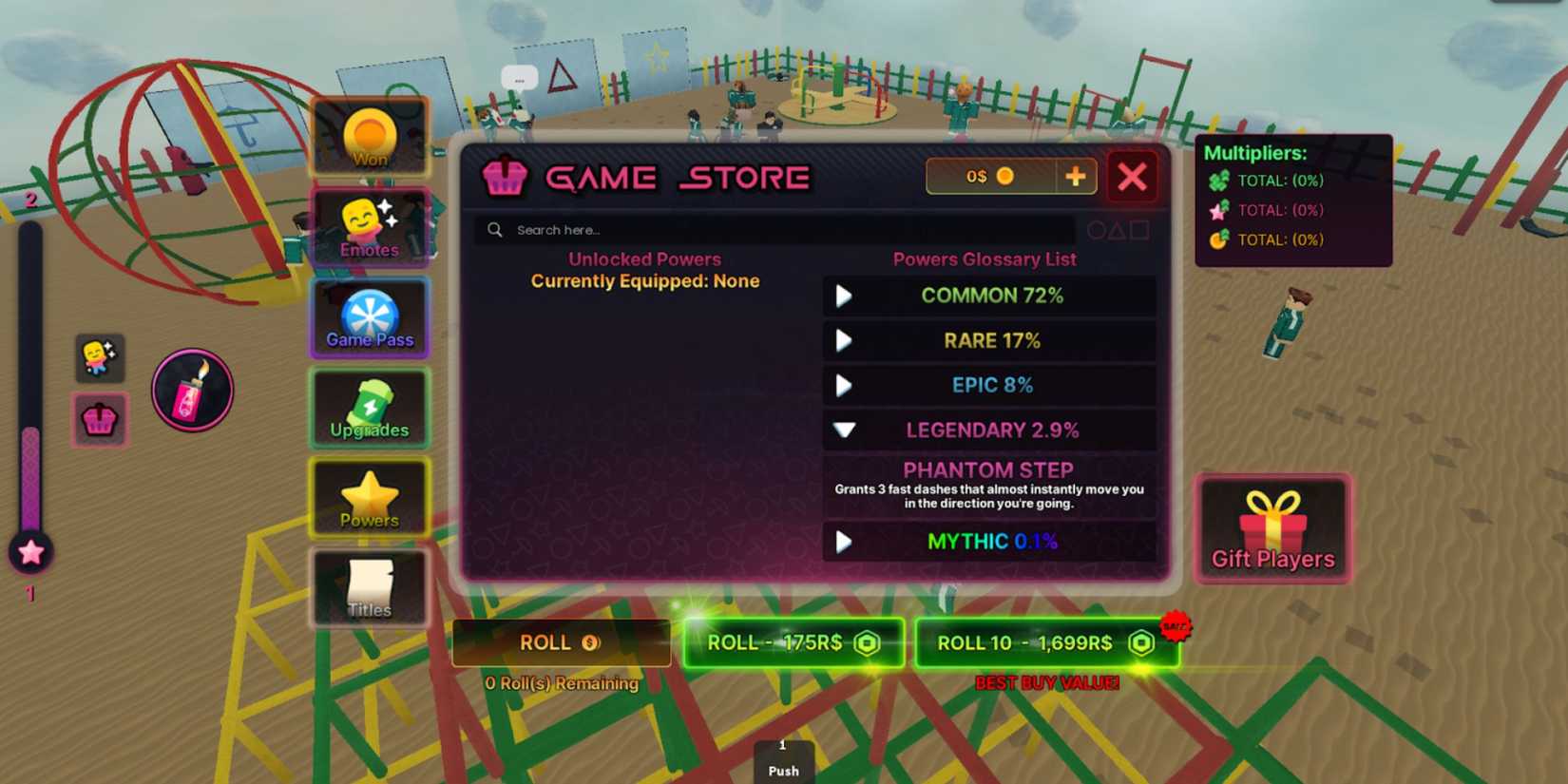The height and width of the screenshot is (784, 1568).
Task: Open the Titles panel
Action: pyautogui.click(x=370, y=587)
